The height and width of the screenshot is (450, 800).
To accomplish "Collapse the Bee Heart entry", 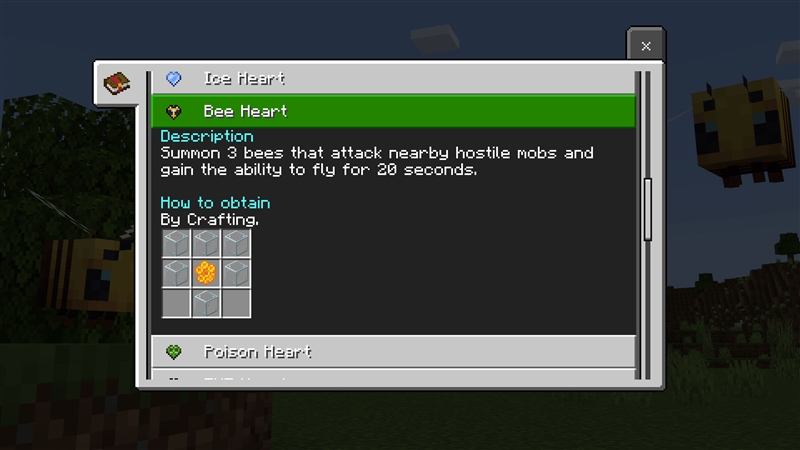I will (x=392, y=111).
